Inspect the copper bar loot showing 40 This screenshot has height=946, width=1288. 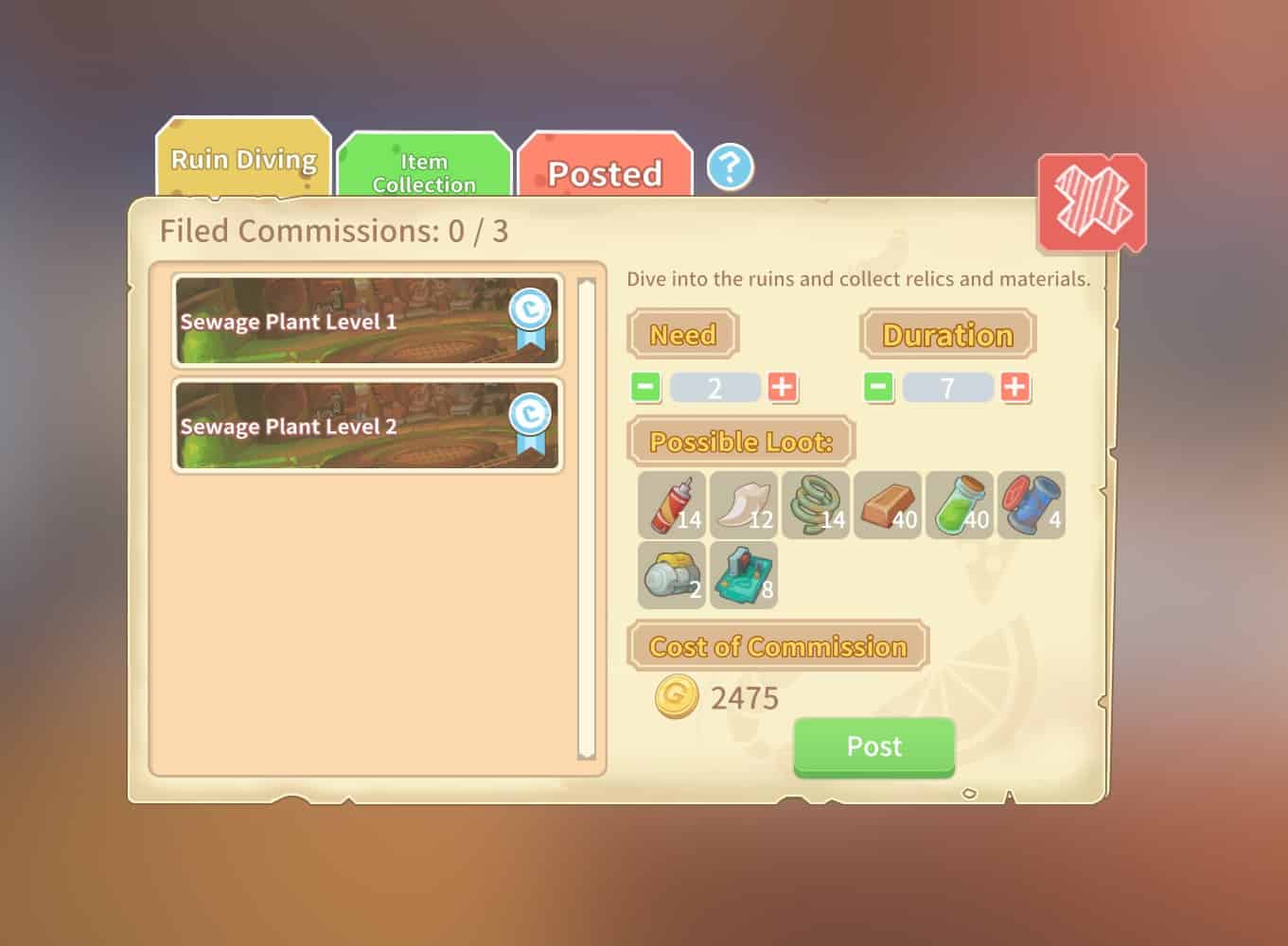(x=888, y=504)
